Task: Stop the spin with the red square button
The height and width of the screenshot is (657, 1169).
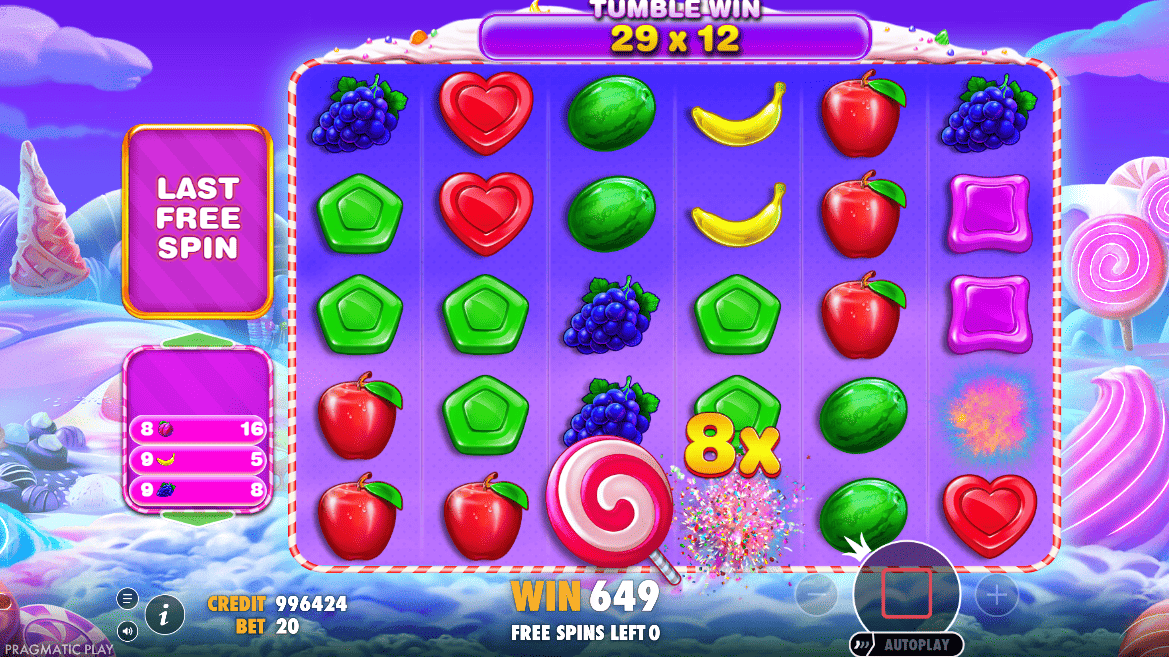Action: [x=906, y=594]
